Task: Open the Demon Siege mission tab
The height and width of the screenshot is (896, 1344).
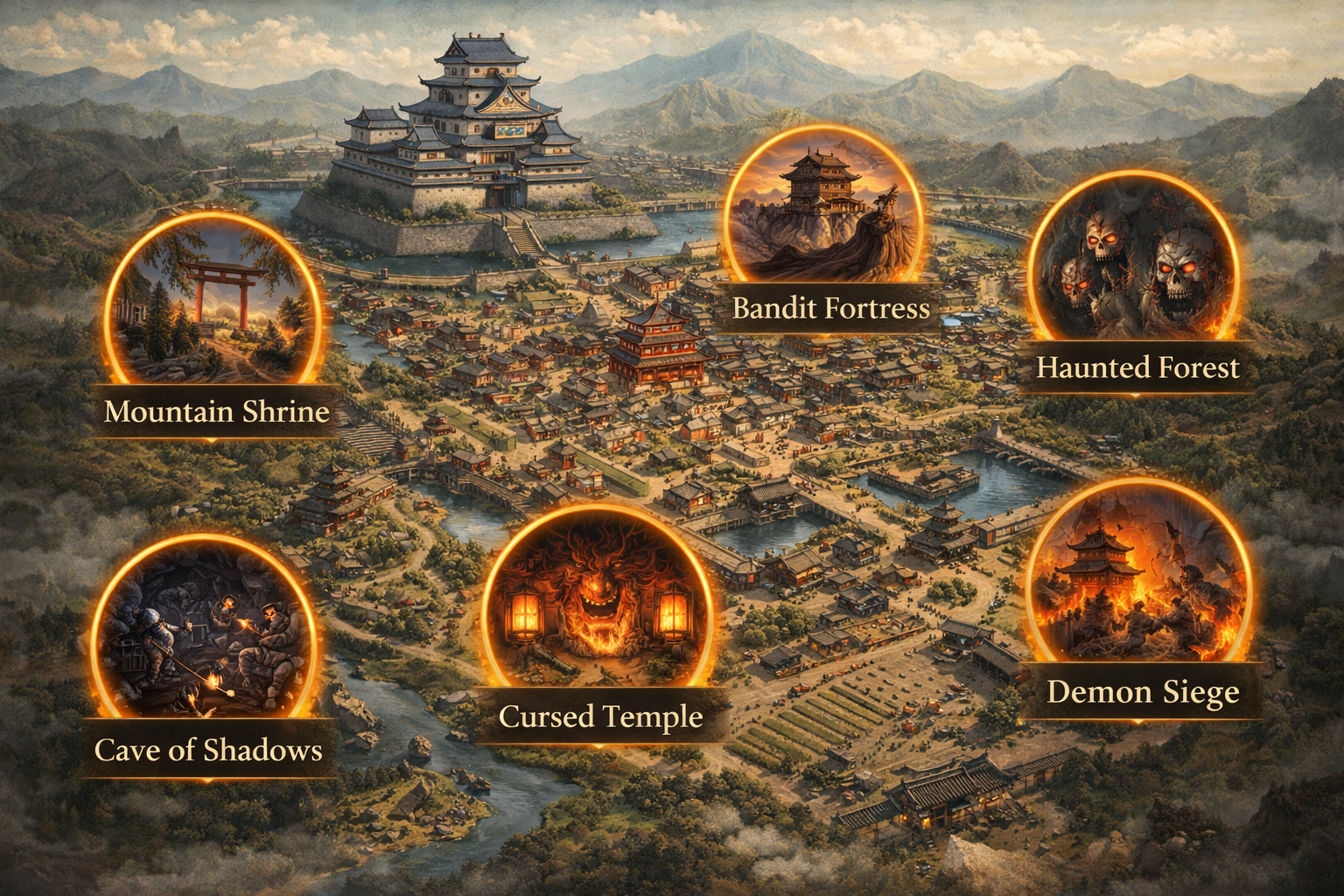Action: (x=1142, y=692)
